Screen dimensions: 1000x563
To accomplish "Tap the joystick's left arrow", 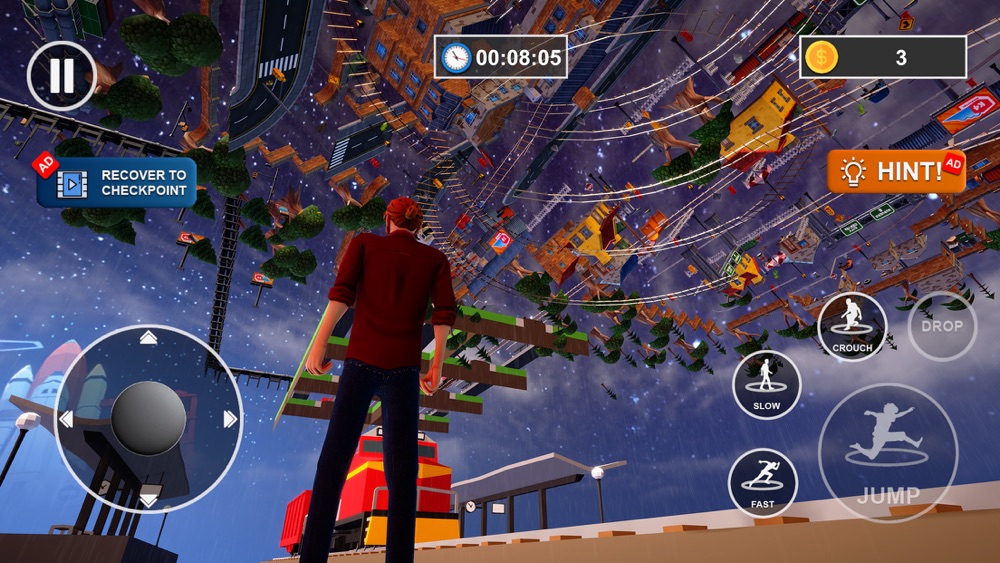I will coord(66,419).
